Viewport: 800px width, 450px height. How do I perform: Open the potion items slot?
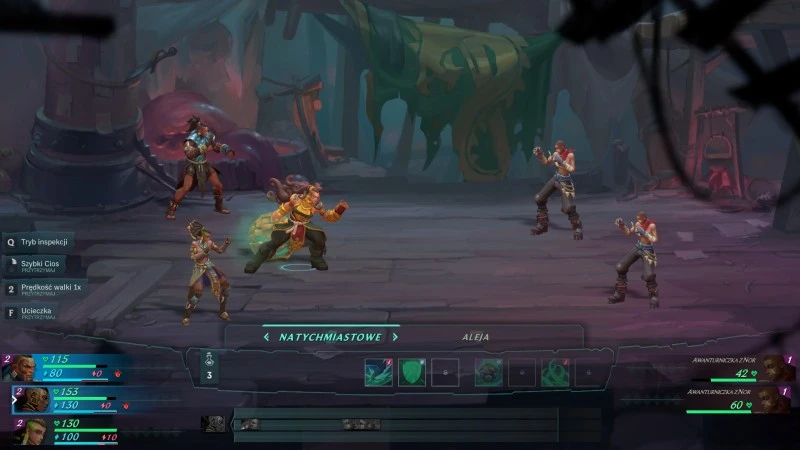point(209,365)
